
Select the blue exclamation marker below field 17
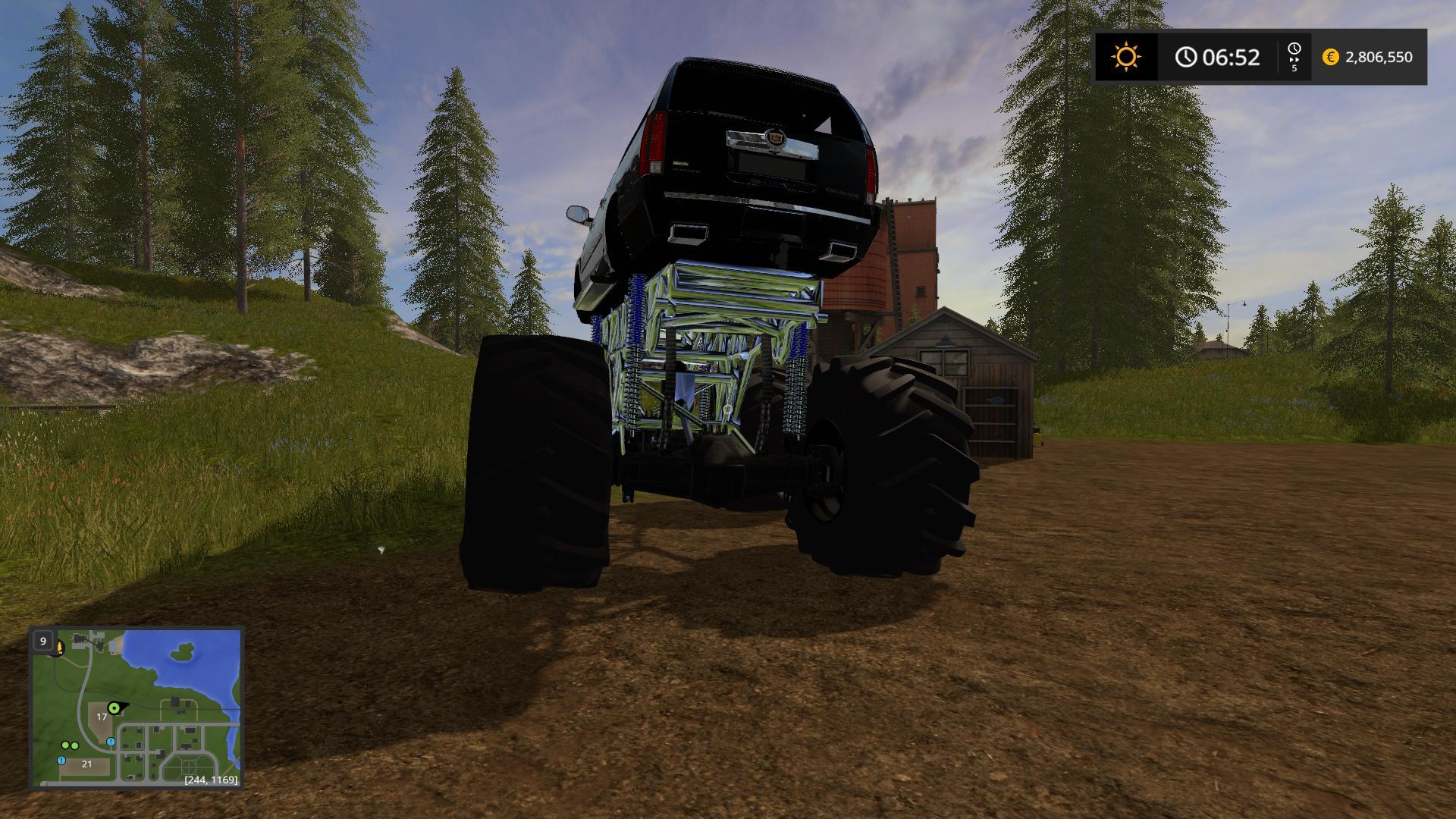coord(111,741)
